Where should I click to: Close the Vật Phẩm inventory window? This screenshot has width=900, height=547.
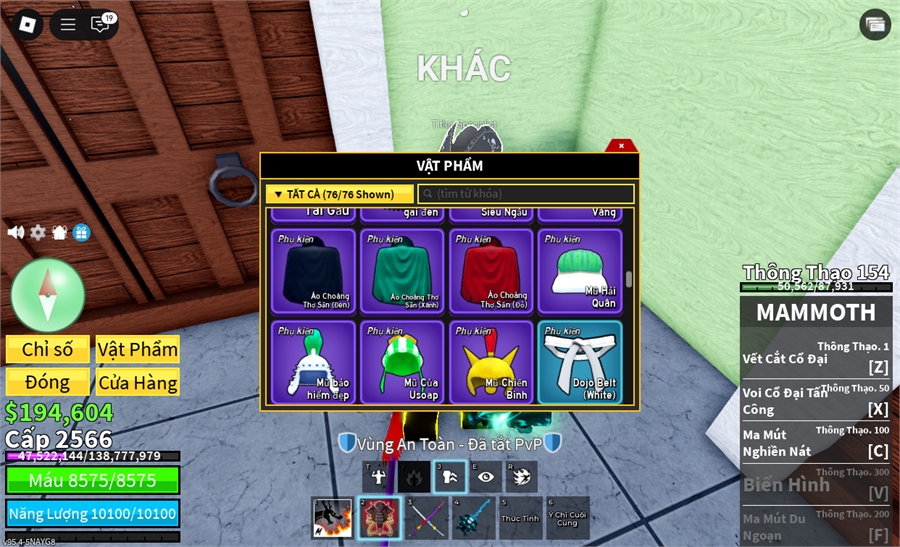coord(621,146)
